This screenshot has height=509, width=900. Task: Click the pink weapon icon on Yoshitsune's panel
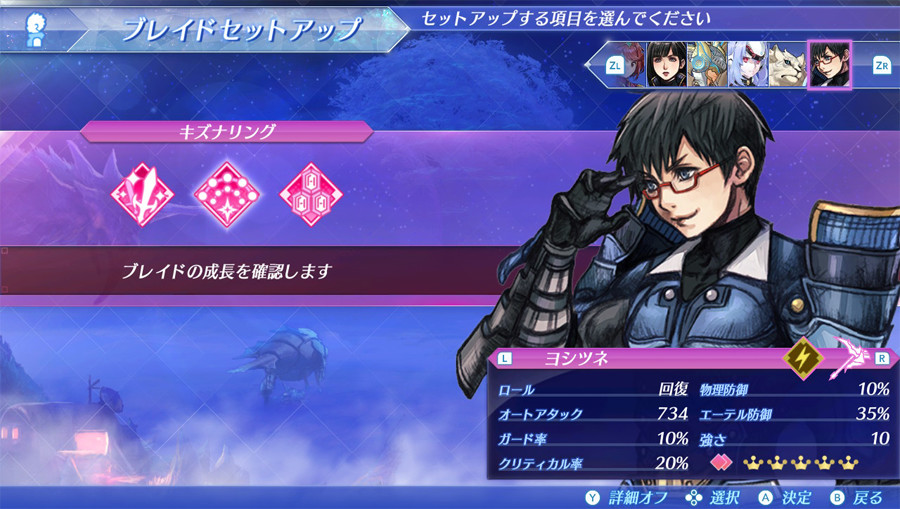851,355
